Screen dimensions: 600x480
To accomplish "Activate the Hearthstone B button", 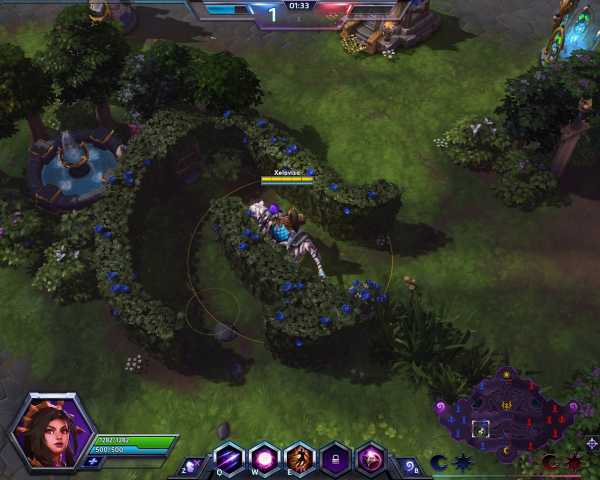I will 408,465.
